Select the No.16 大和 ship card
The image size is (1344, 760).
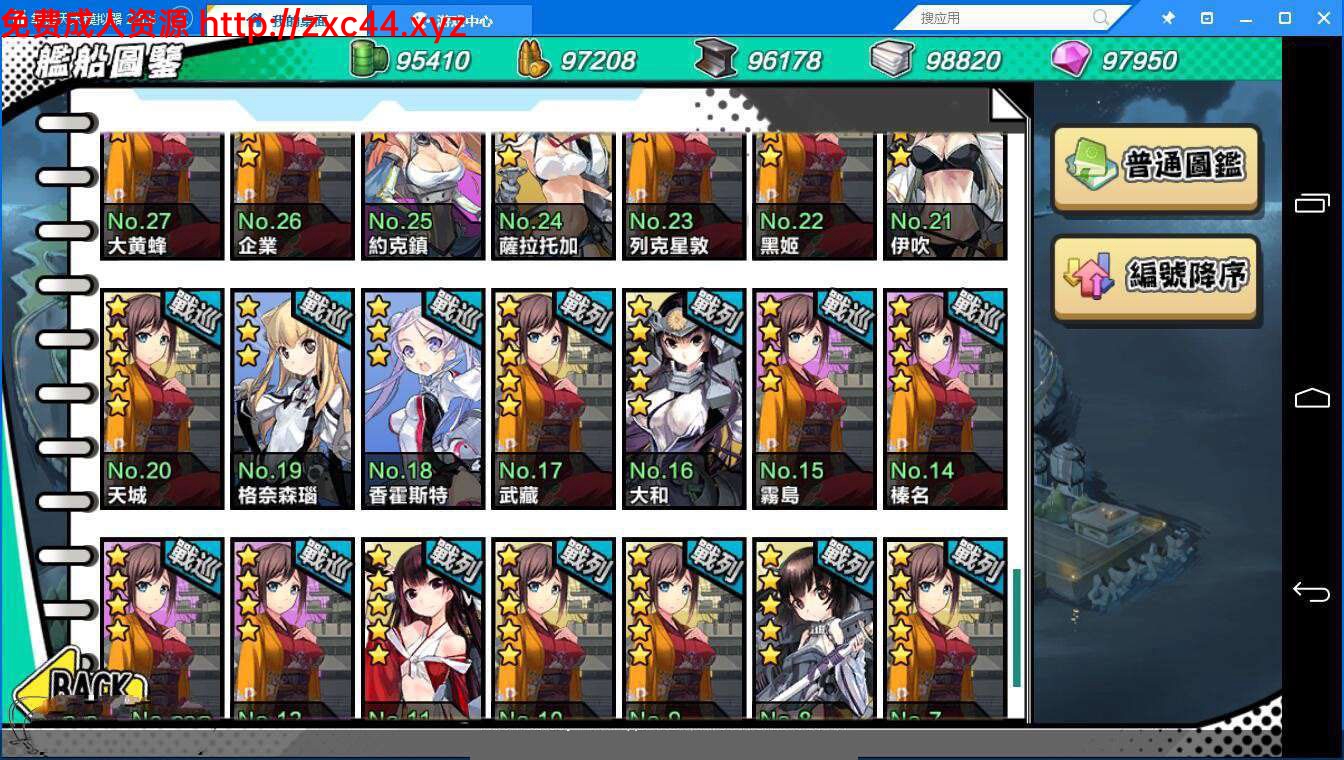(683, 398)
